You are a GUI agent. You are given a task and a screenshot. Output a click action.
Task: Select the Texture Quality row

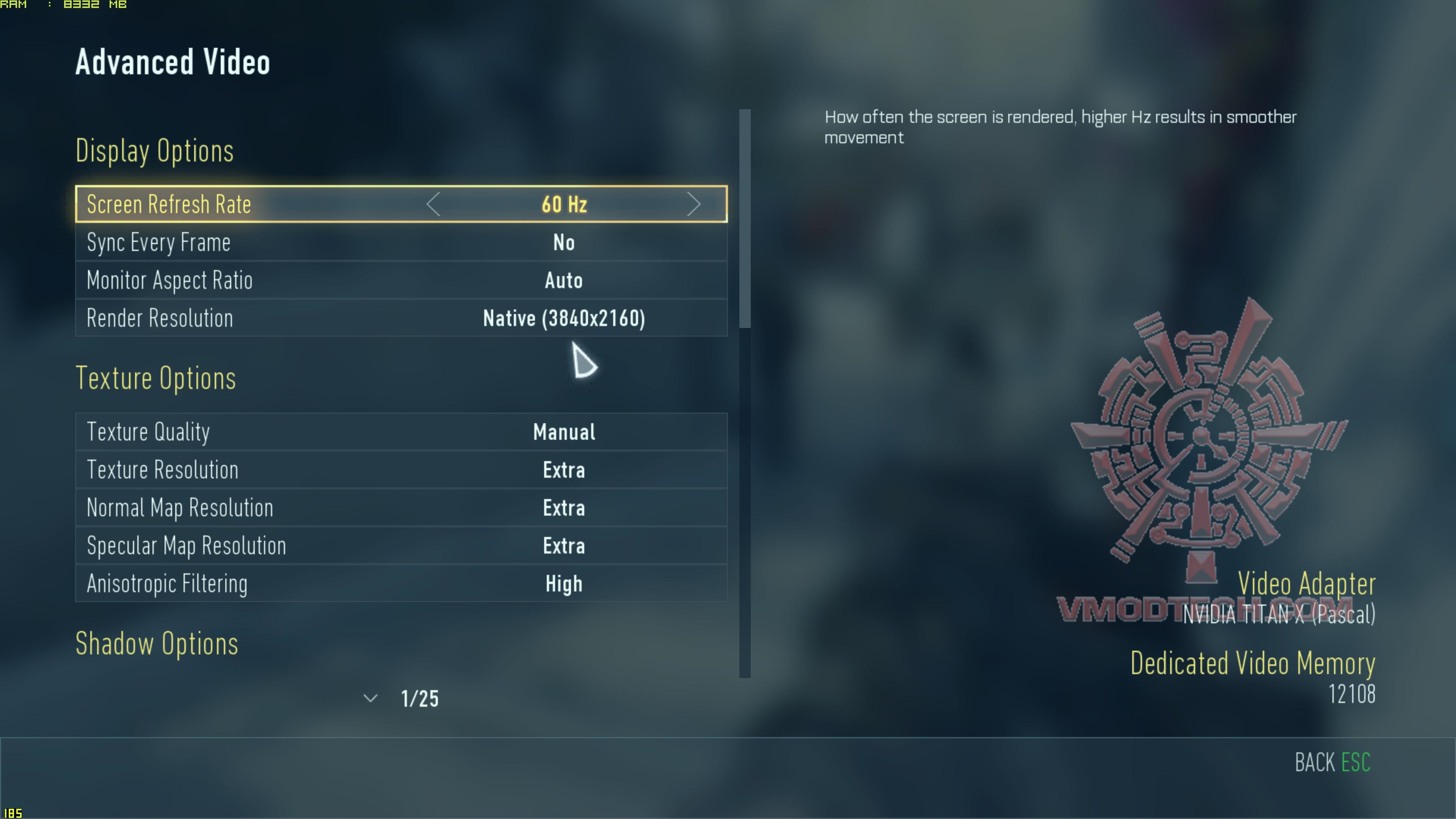tap(401, 432)
